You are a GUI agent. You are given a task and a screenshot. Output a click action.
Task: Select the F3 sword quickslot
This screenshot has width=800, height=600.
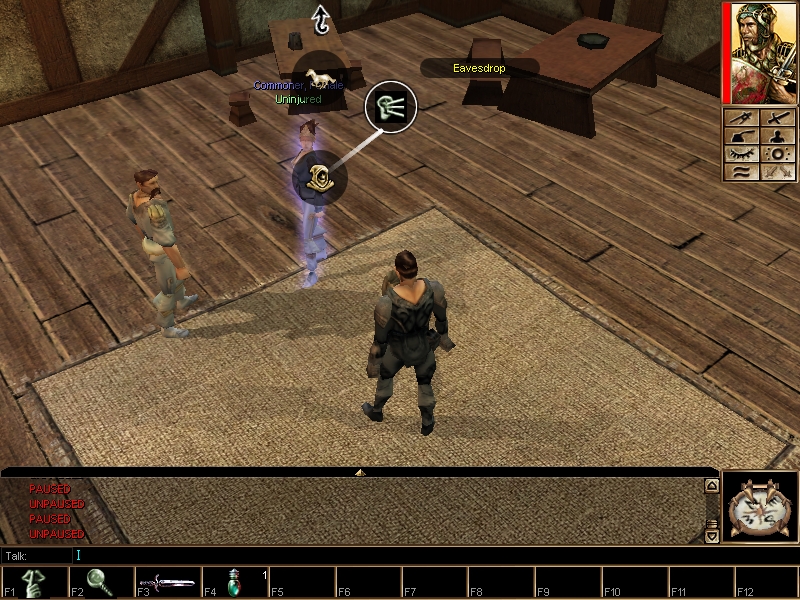[169, 583]
